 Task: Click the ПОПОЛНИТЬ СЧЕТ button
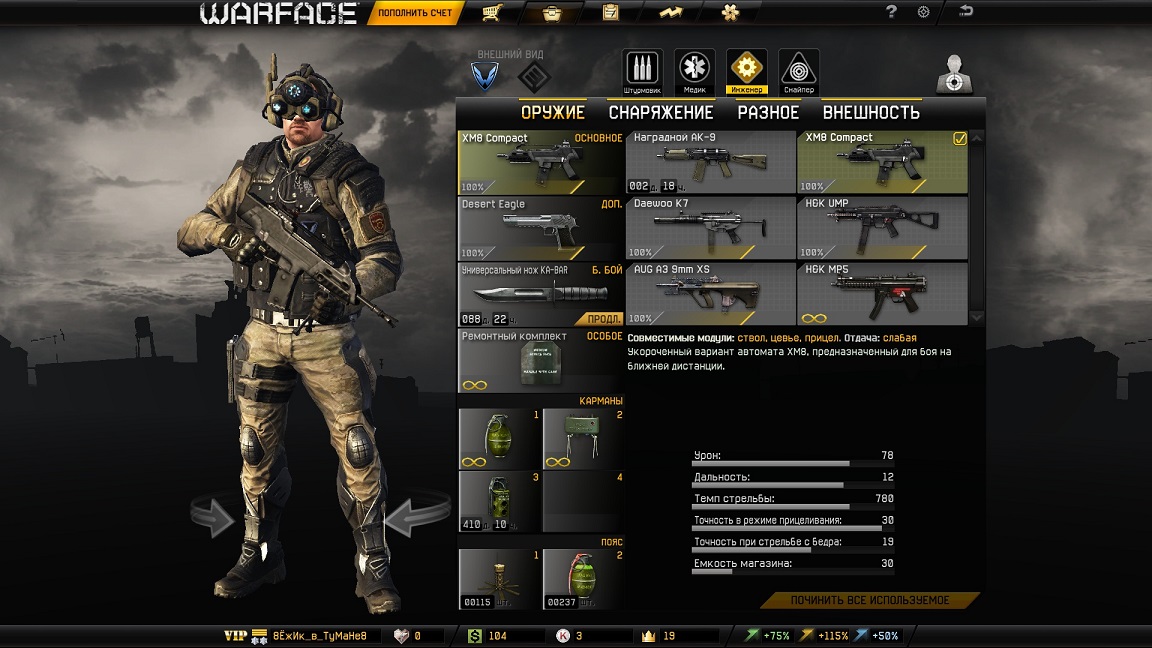tap(415, 14)
